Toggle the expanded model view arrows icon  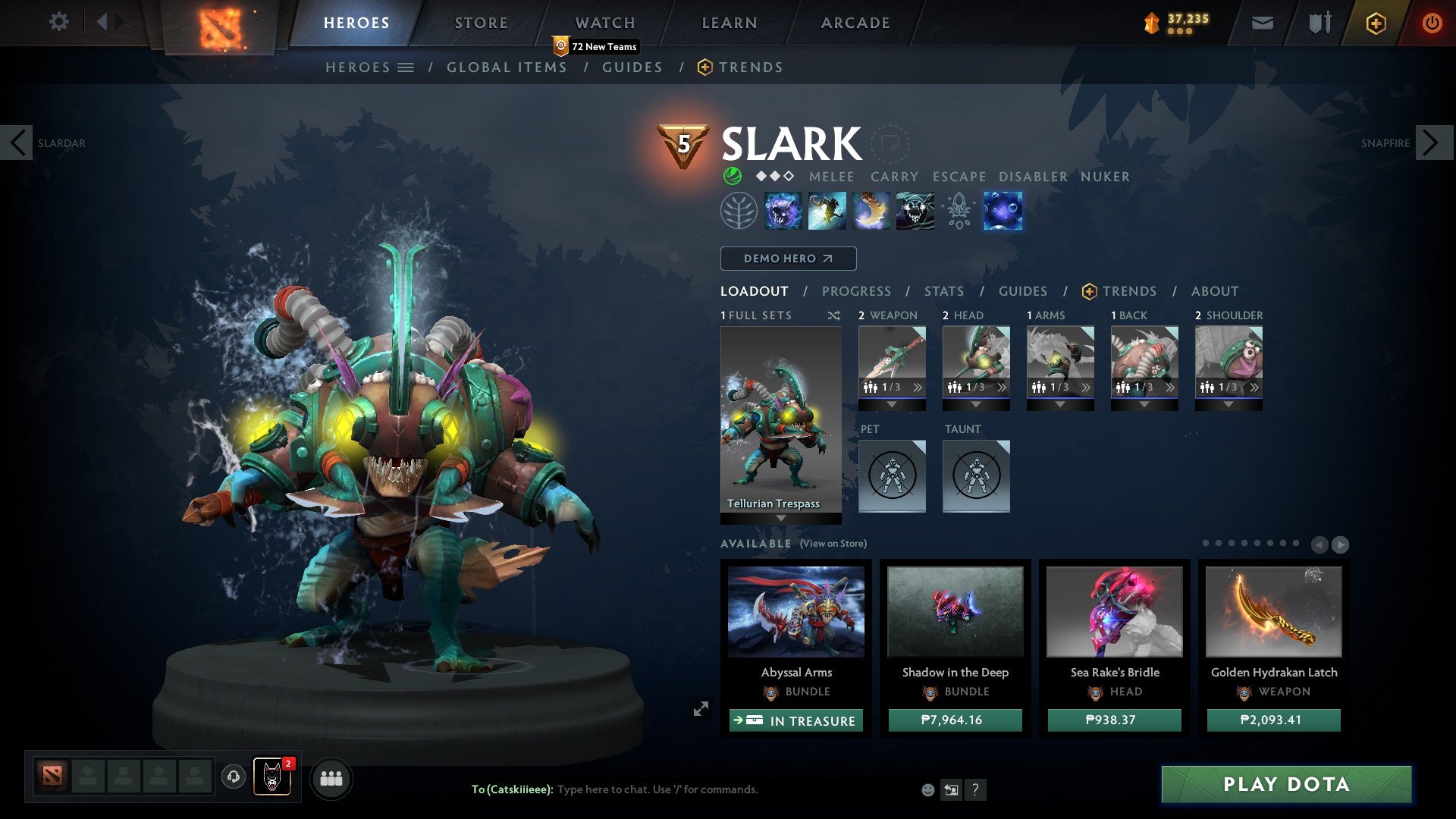click(x=699, y=709)
